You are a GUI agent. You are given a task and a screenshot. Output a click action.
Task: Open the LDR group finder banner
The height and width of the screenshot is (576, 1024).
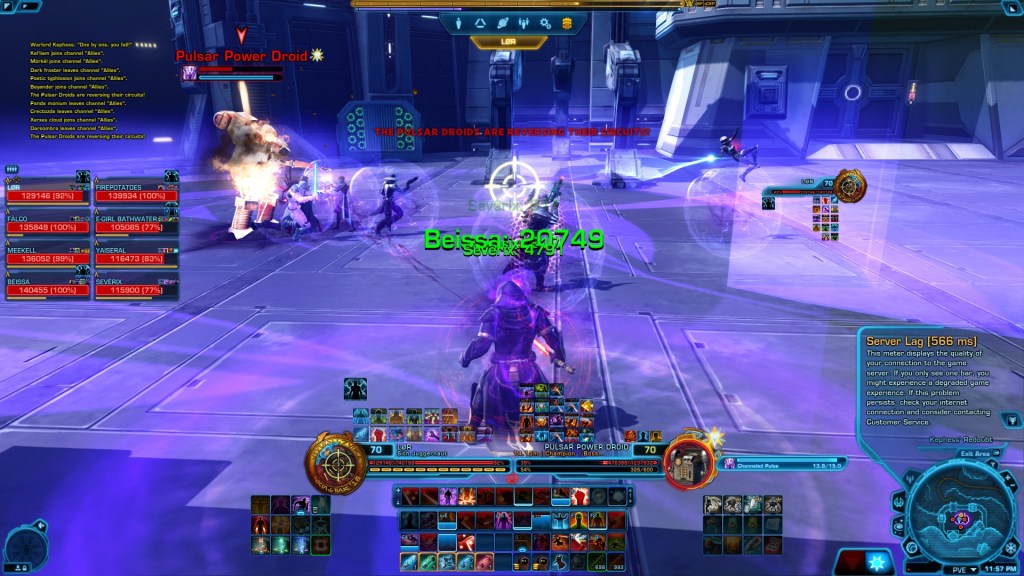509,42
